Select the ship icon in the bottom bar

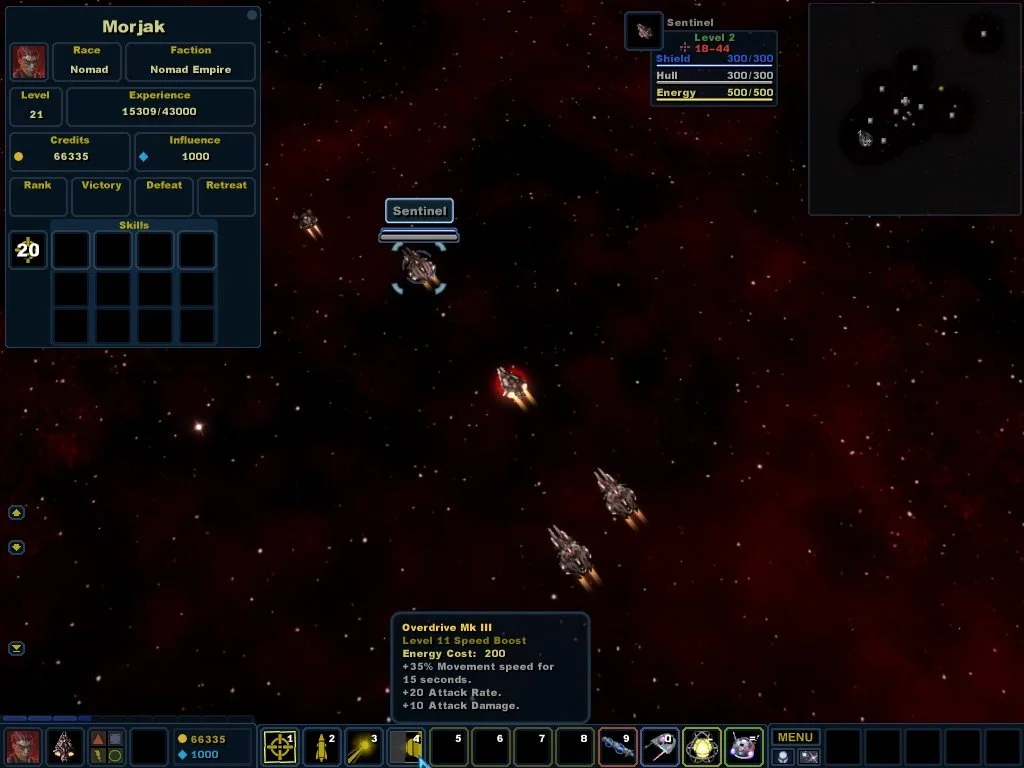click(x=66, y=747)
